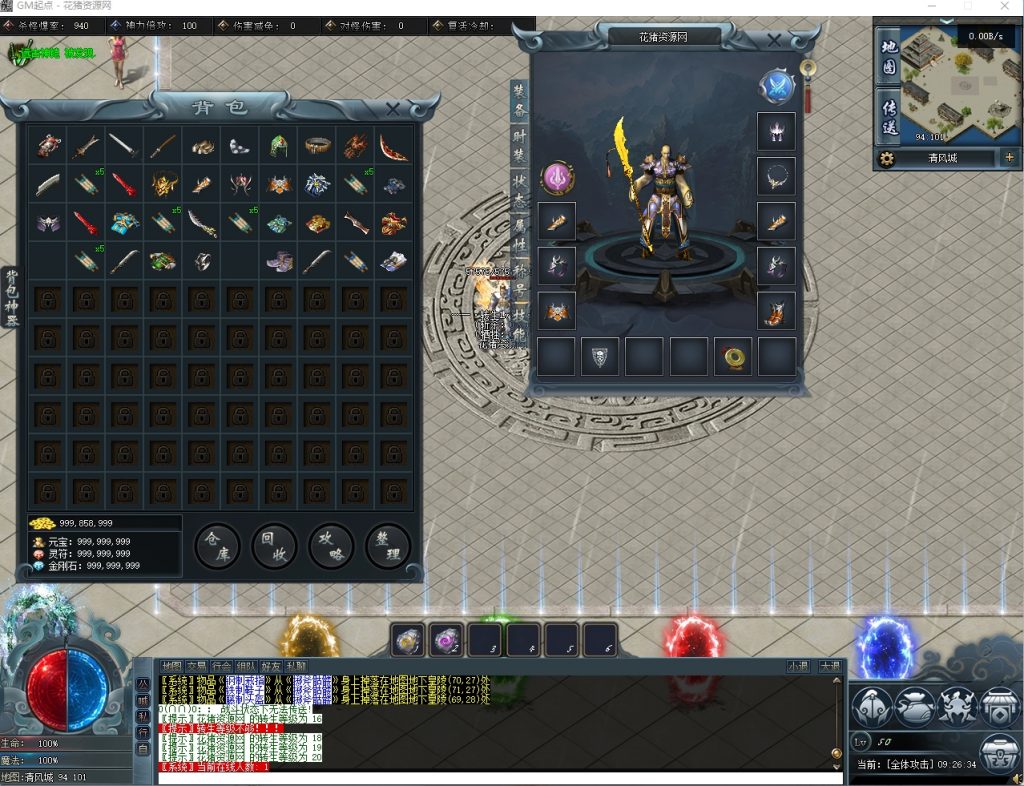Select the equipped boots slot
1024x786 pixels.
tap(776, 311)
